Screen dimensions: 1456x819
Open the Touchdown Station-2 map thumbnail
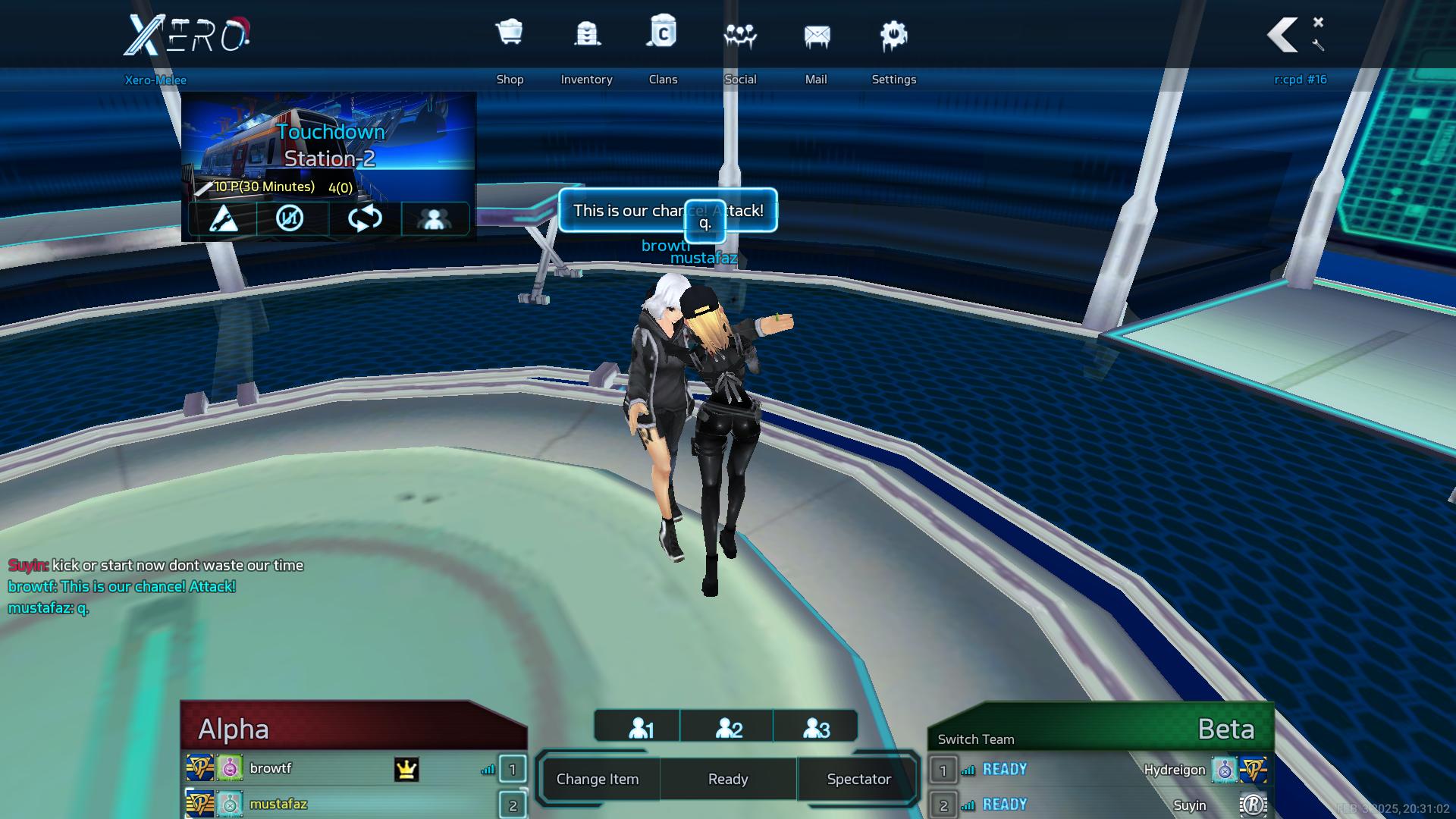pos(328,144)
